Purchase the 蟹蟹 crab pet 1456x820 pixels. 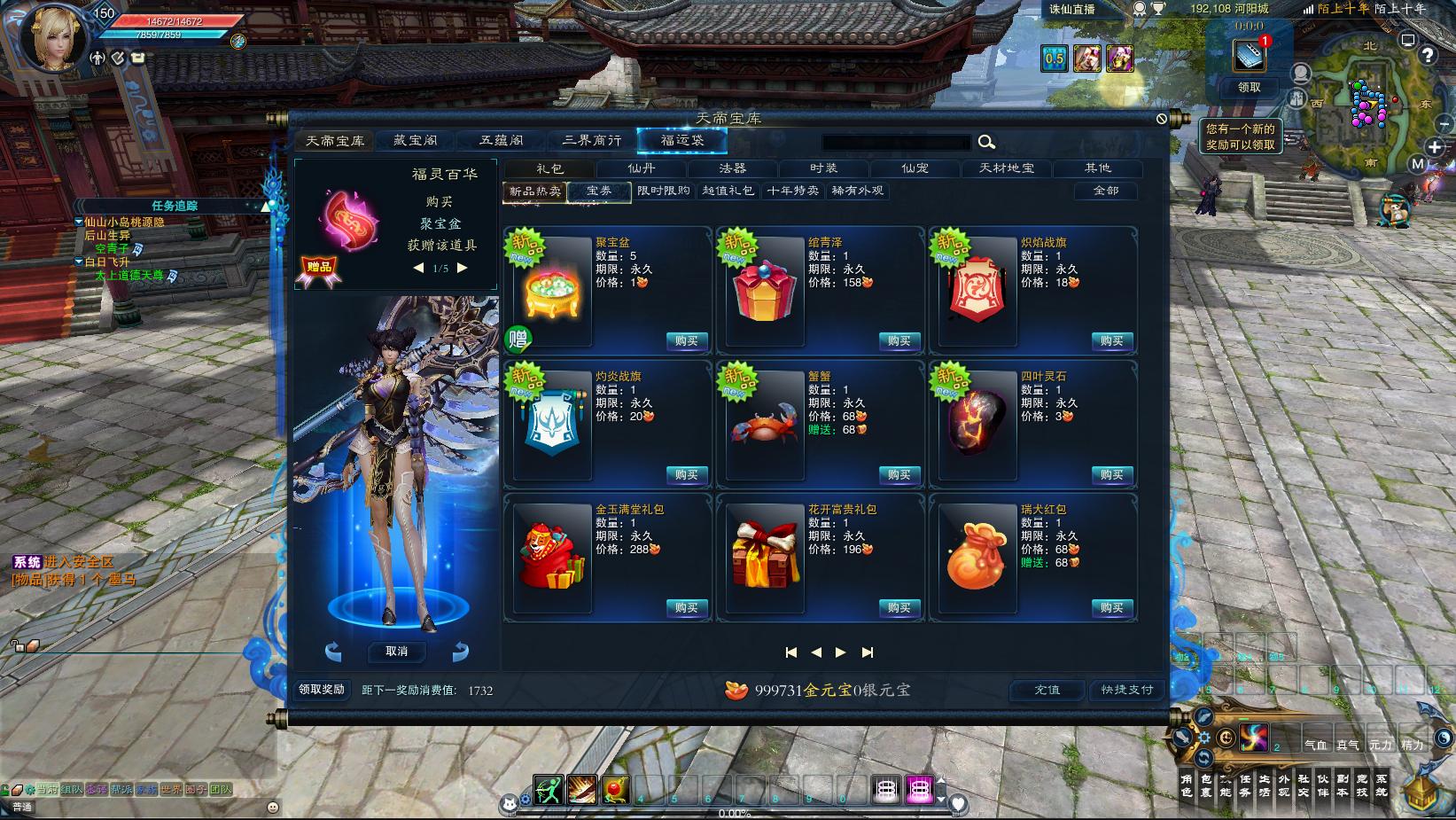click(x=899, y=475)
